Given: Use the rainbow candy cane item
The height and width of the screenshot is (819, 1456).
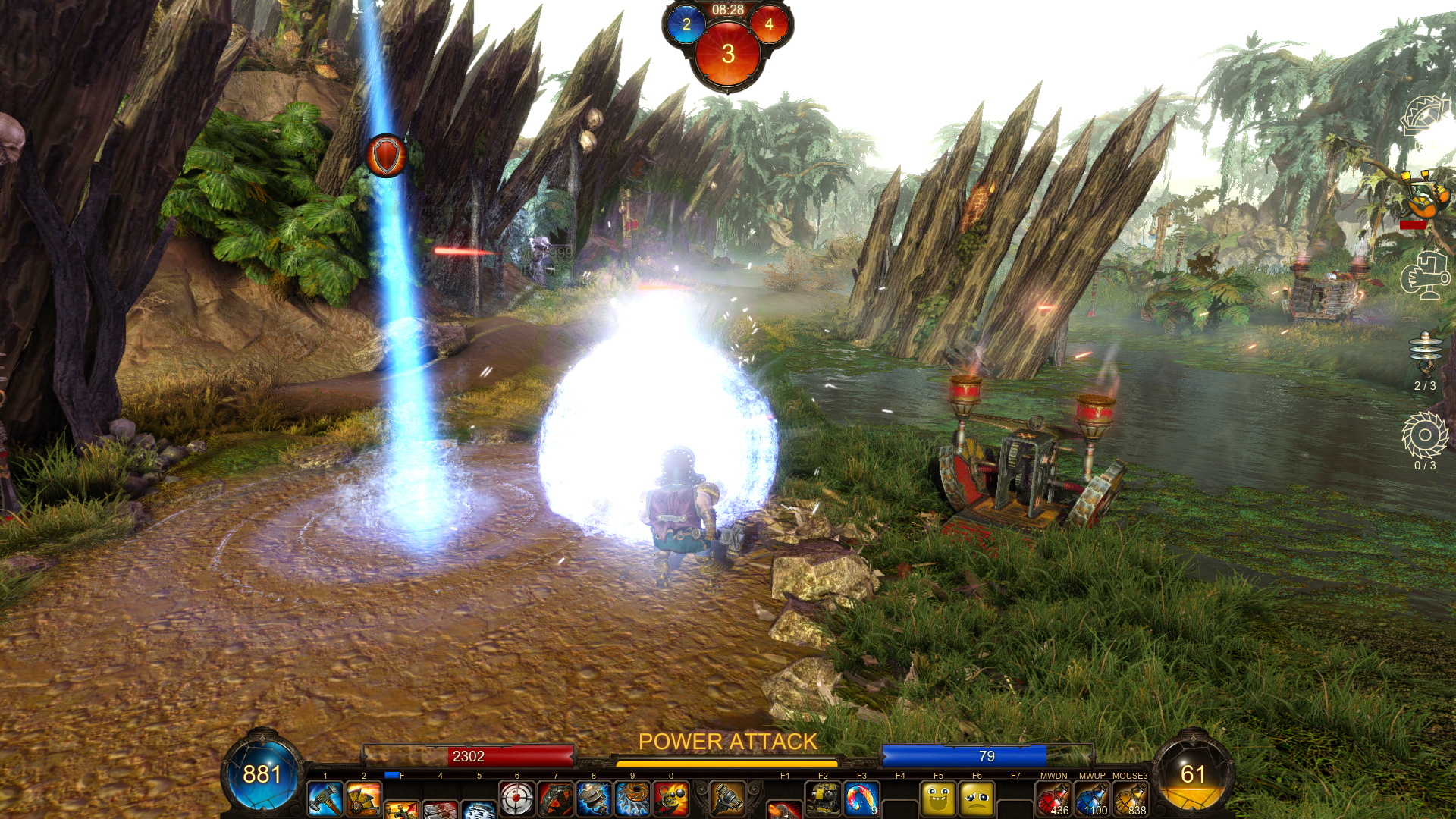Looking at the screenshot, I should point(861,799).
